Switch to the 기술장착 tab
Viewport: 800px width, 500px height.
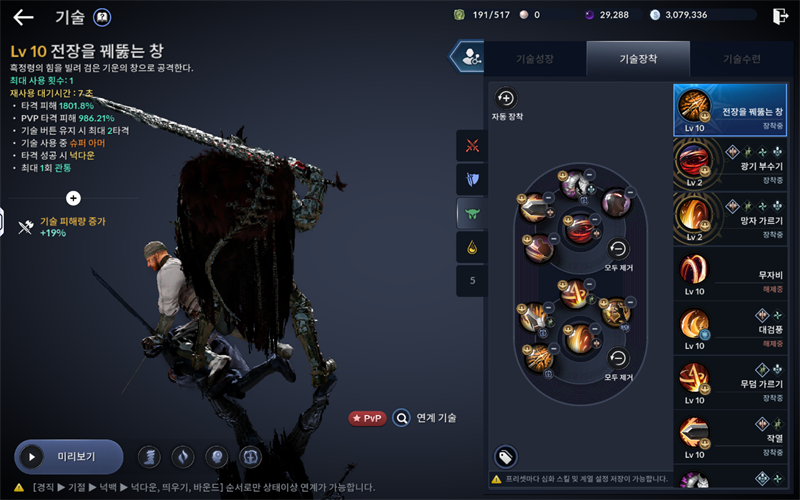point(637,59)
